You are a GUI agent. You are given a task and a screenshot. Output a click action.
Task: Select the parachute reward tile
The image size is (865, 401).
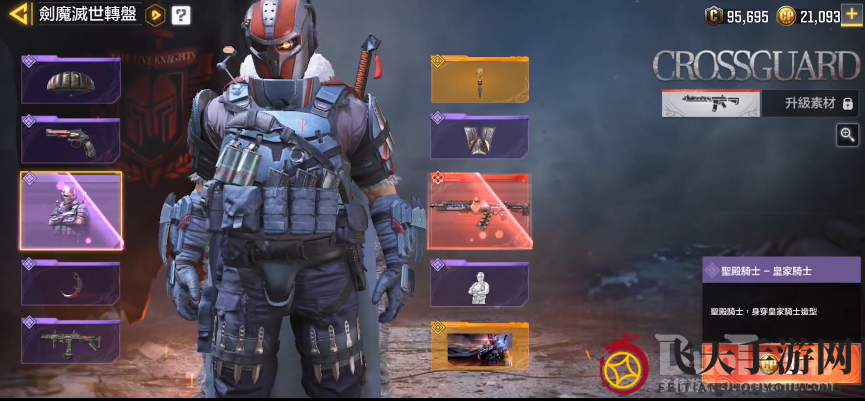click(71, 81)
